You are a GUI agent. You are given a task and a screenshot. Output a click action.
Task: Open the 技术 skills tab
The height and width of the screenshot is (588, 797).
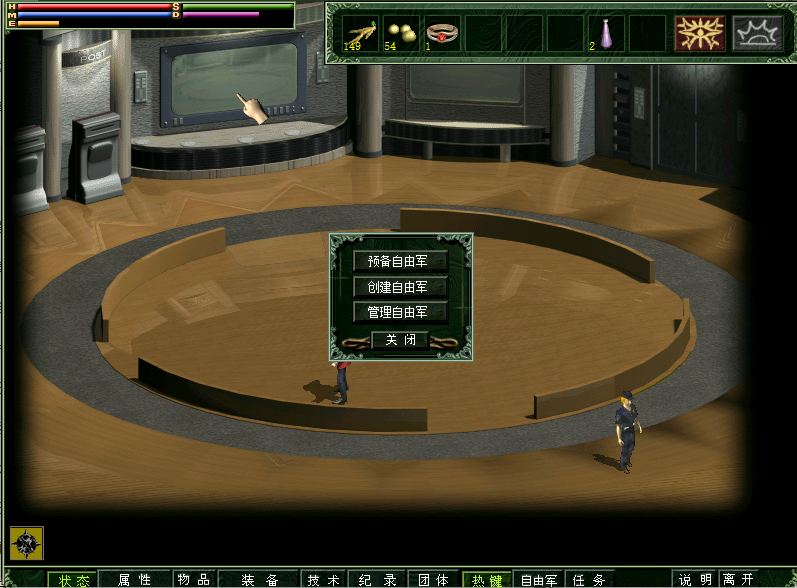point(324,580)
